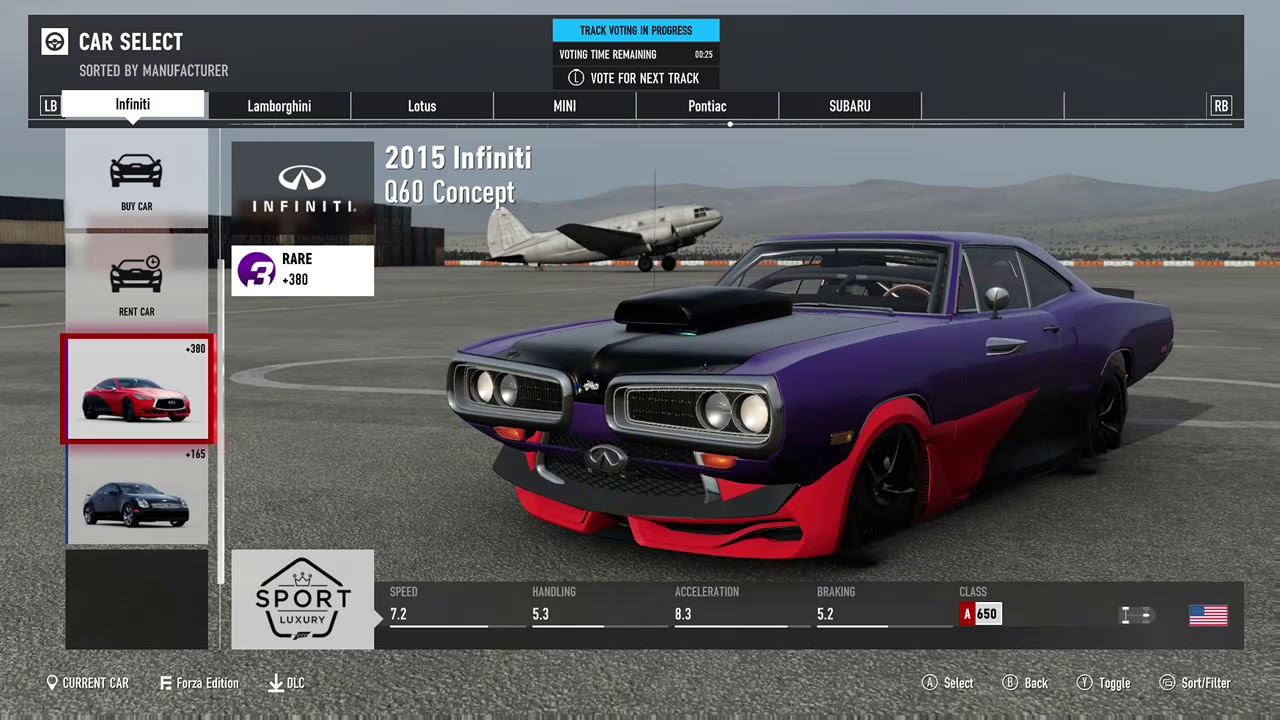1280x720 pixels.
Task: Click the Vote For Next Track prompt
Action: (x=635, y=78)
